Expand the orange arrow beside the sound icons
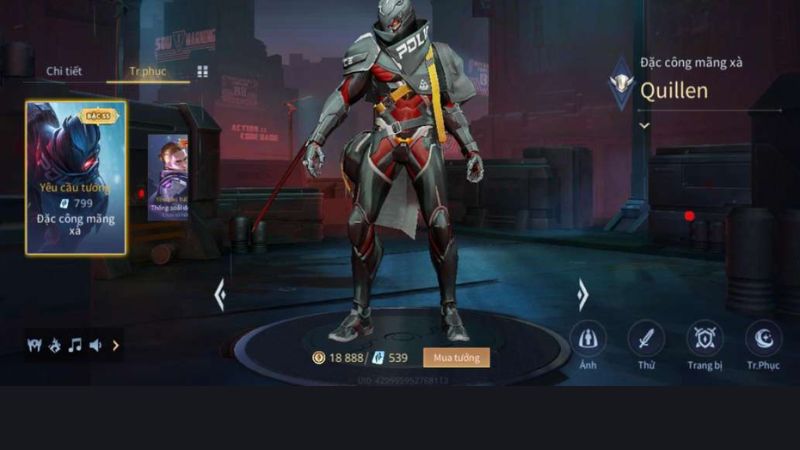800x450 pixels. click(x=115, y=345)
